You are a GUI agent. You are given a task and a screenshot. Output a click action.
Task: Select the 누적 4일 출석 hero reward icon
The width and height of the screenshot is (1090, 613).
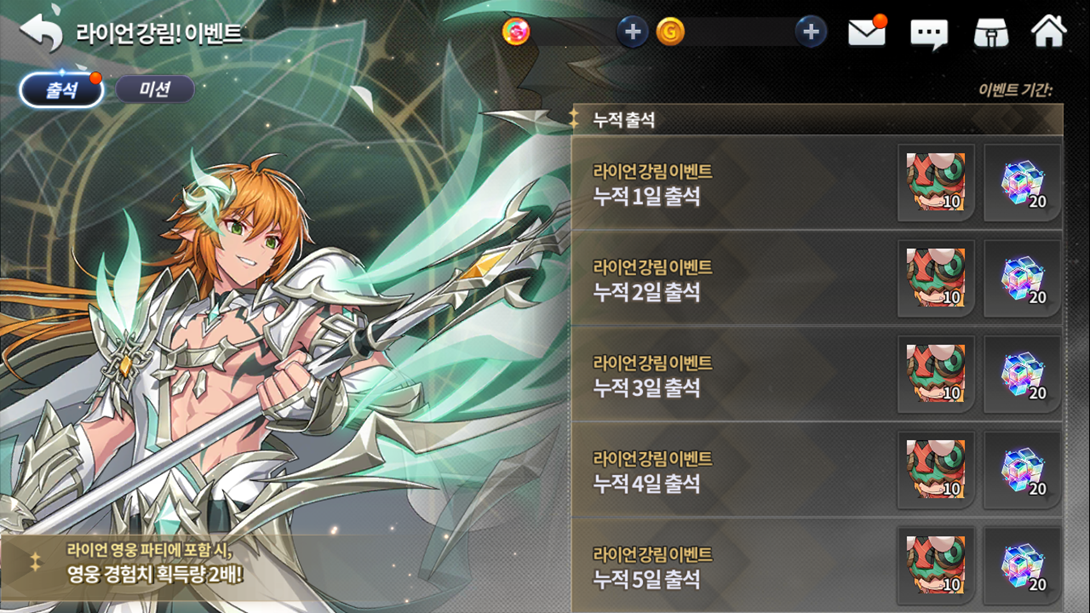936,471
